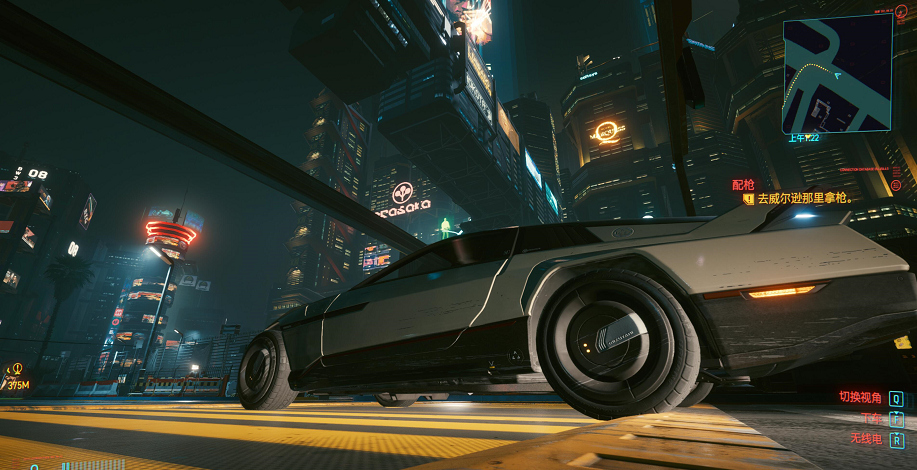This screenshot has width=917, height=470.
Task: Click the yellow quest waypoint marker at 375M
Action: [x=17, y=369]
